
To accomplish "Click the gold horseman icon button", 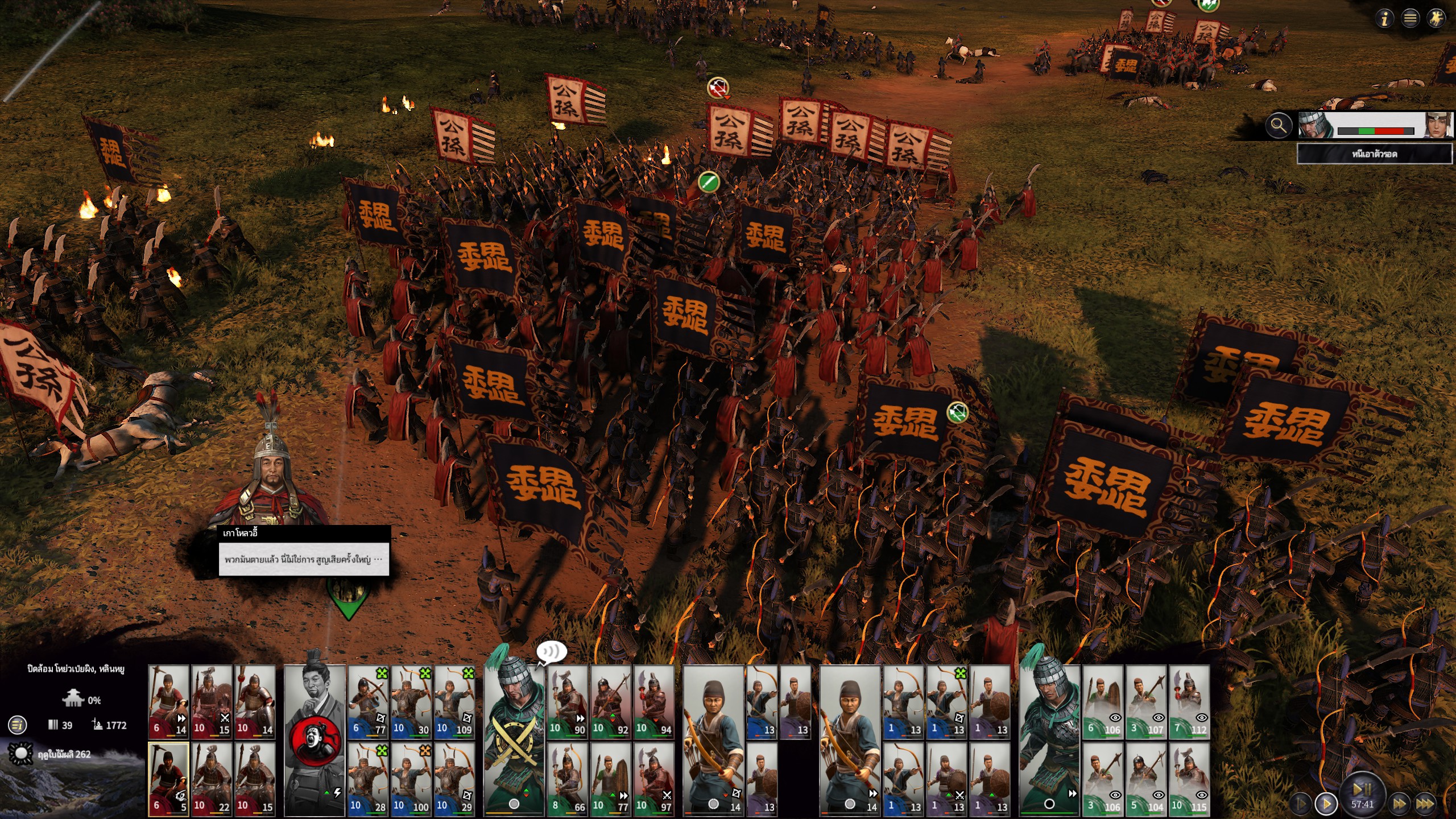I will (1437, 19).
